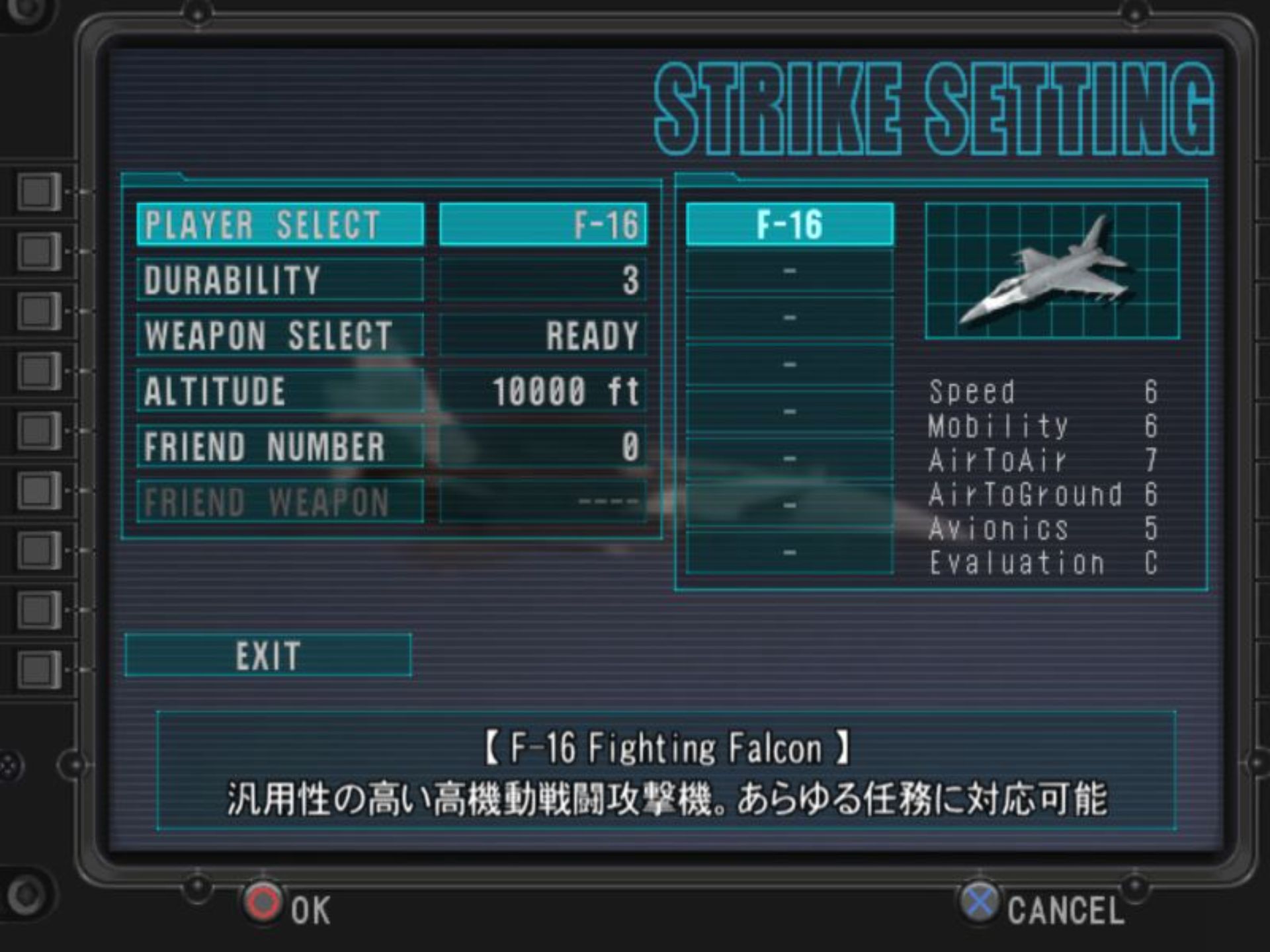Screen dimensions: 1270x952
Task: Click the READY weapon status field
Action: [542, 336]
